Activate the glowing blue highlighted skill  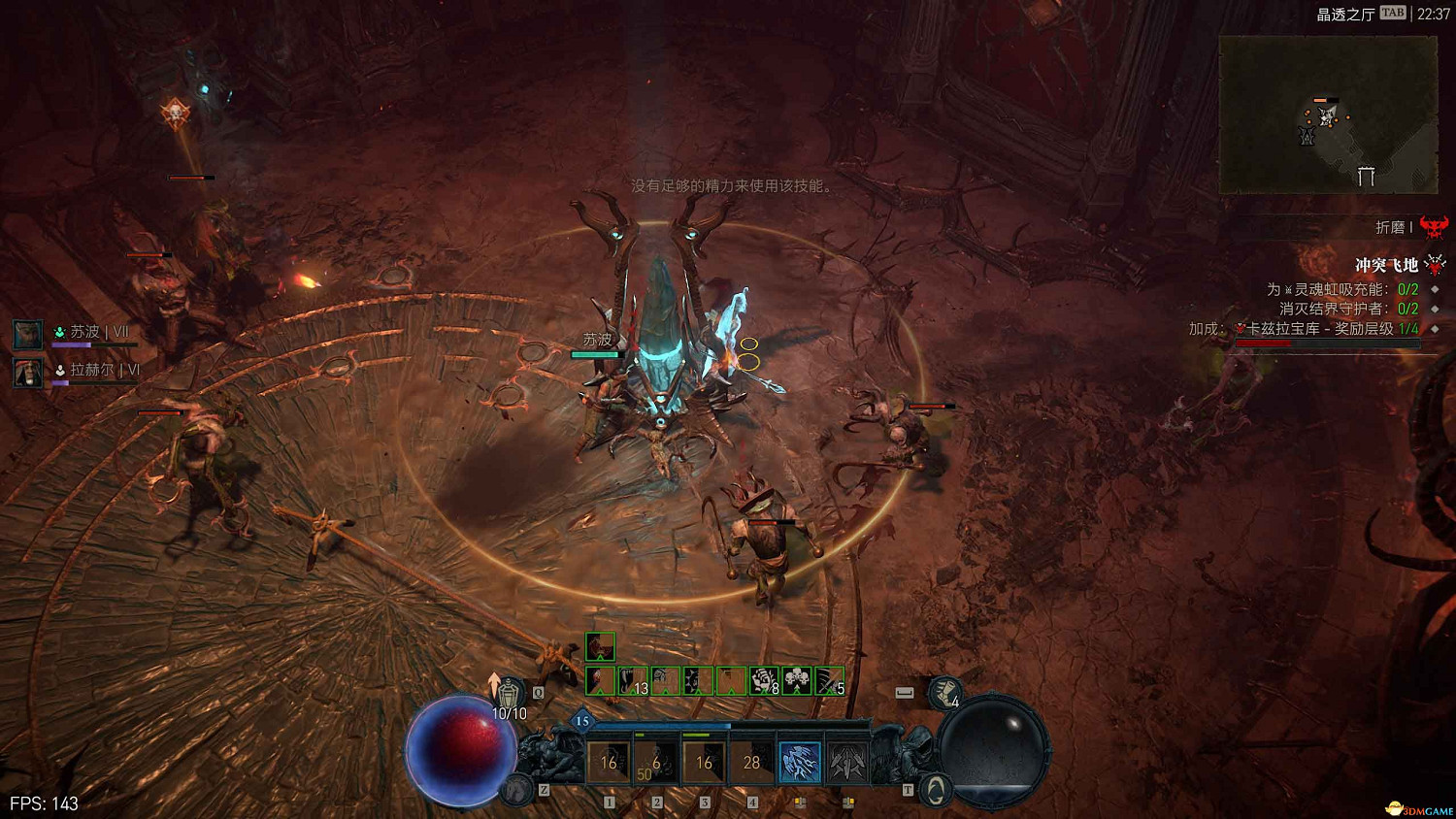(800, 763)
